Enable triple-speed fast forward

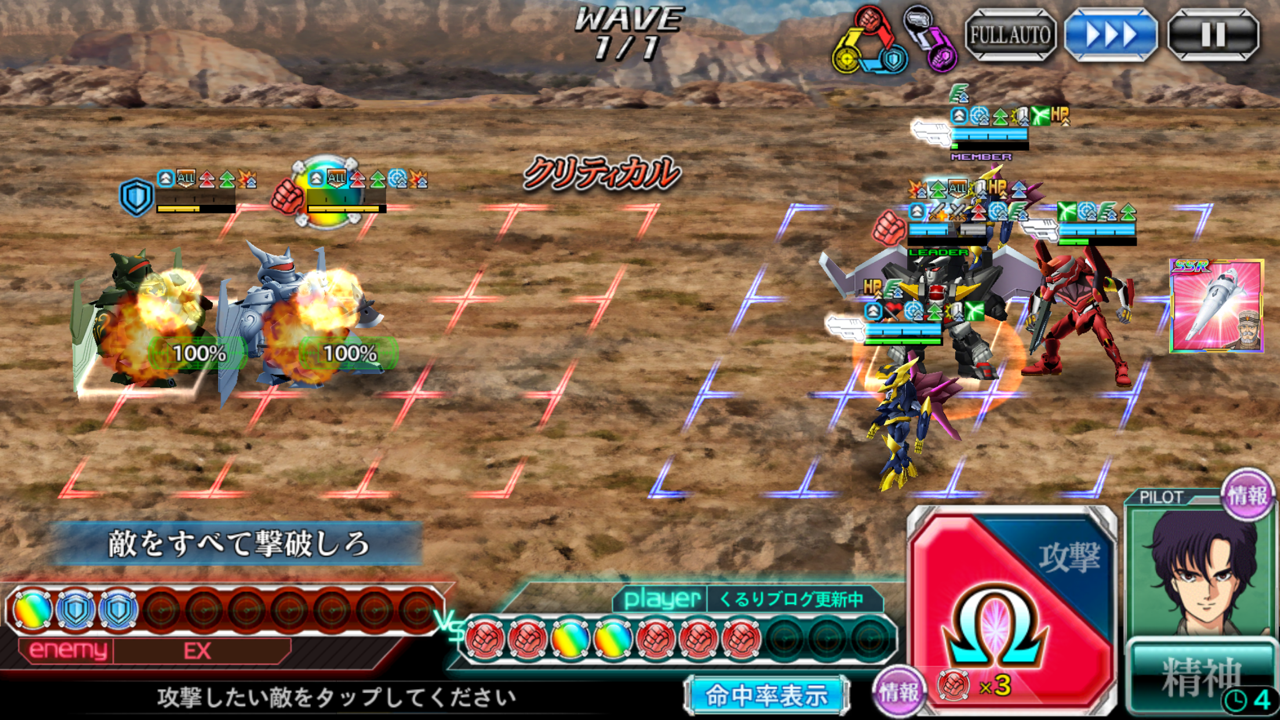pos(1110,33)
